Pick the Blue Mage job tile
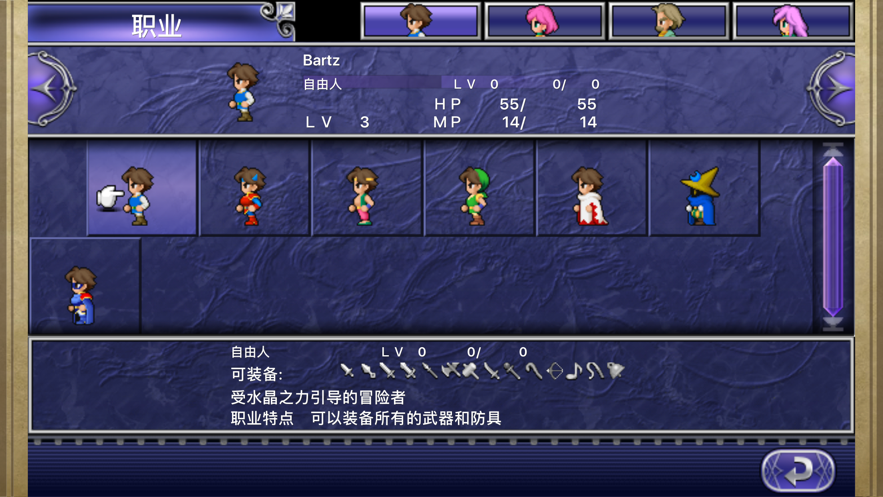The image size is (883, 497). (x=84, y=287)
